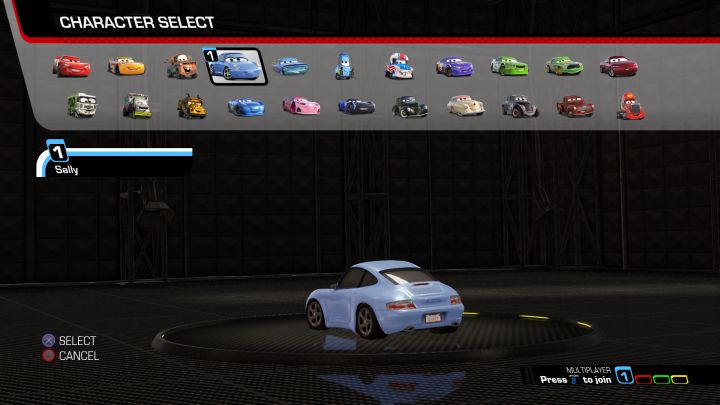This screenshot has height=405, width=720.
Task: Choose the red semi truck Mack
Action: point(628,104)
